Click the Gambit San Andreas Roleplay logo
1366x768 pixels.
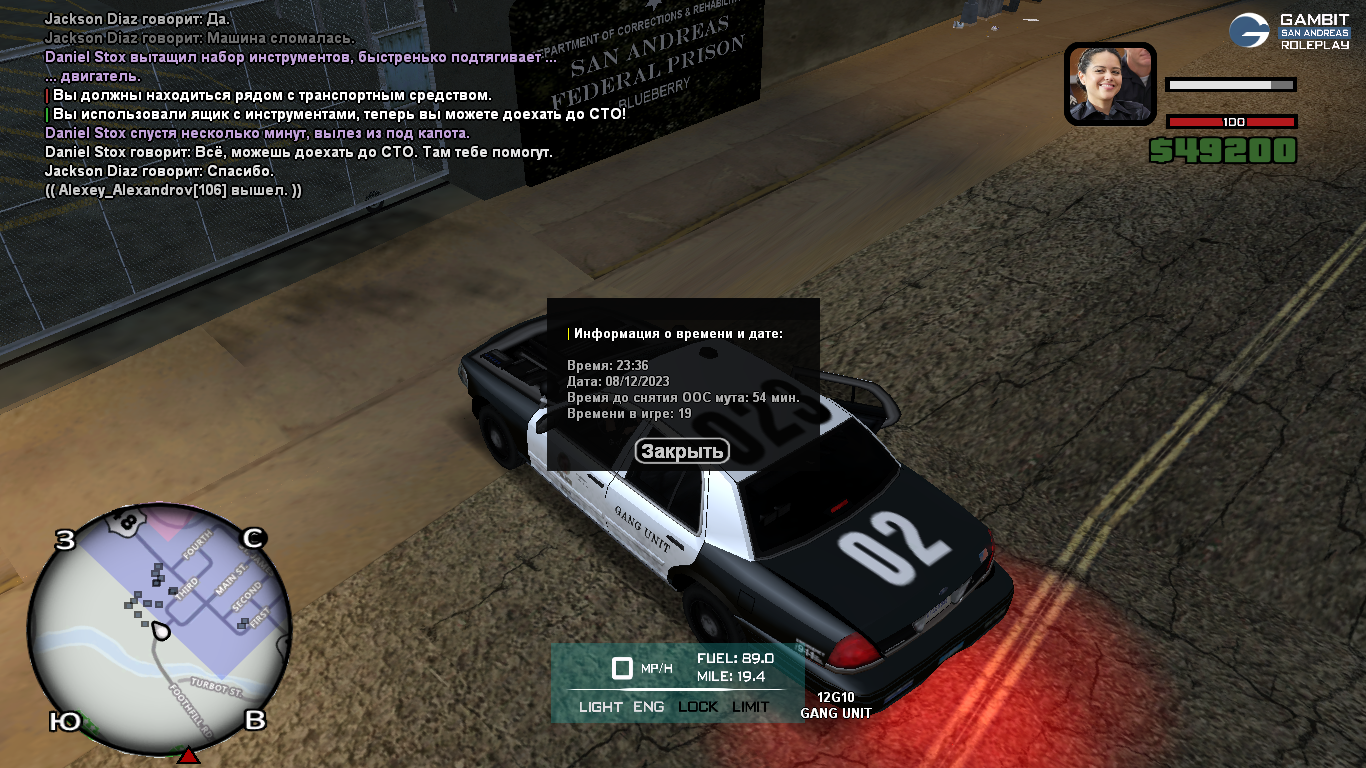[x=1288, y=31]
